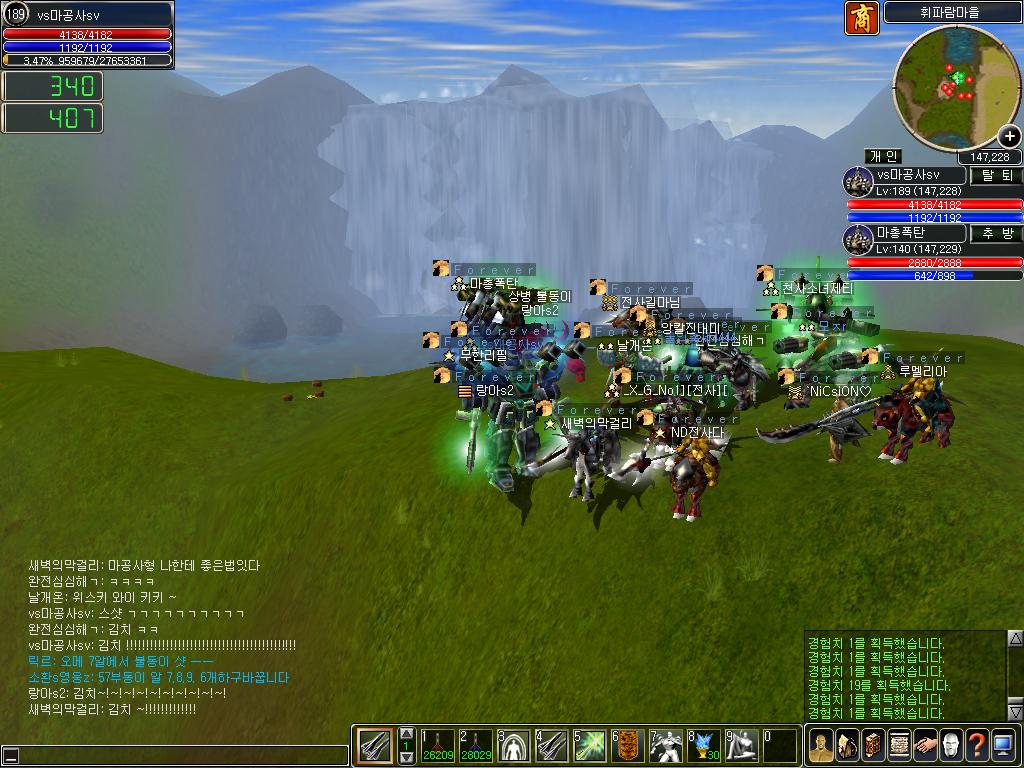Click the chat input box
The width and height of the screenshot is (1024, 768).
click(x=175, y=756)
